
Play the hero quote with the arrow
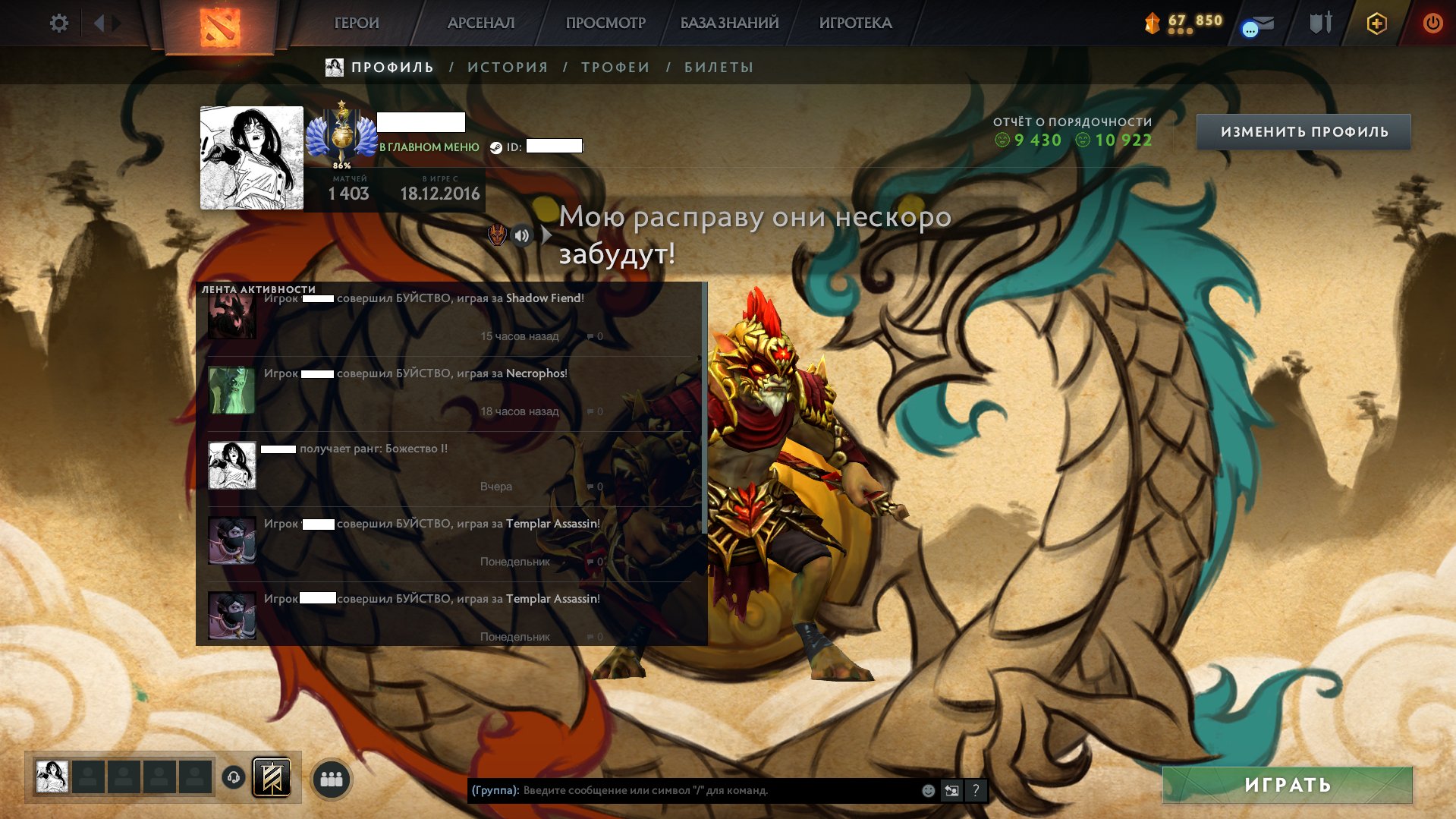click(546, 235)
